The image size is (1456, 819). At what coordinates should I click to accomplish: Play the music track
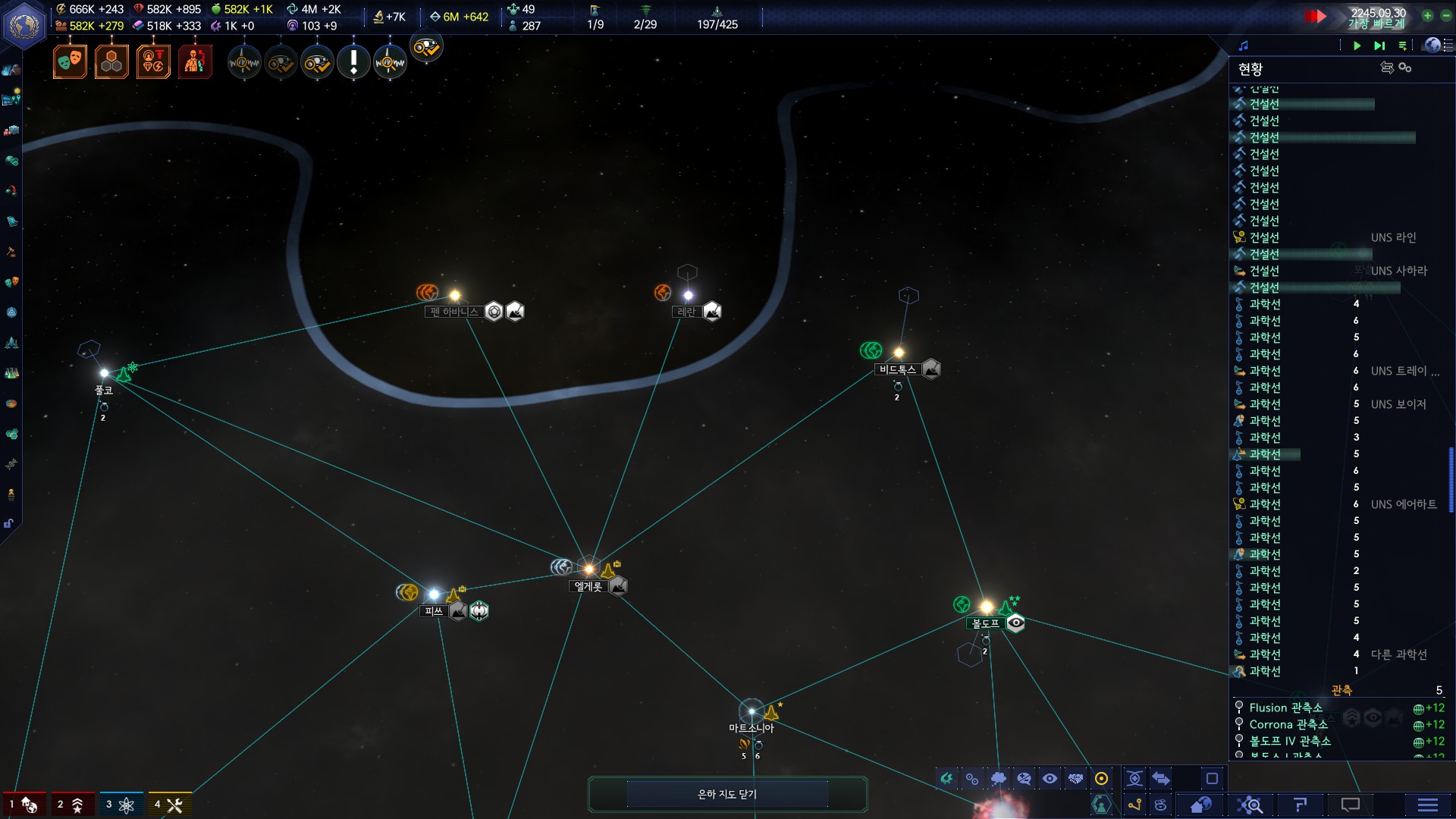click(1357, 45)
